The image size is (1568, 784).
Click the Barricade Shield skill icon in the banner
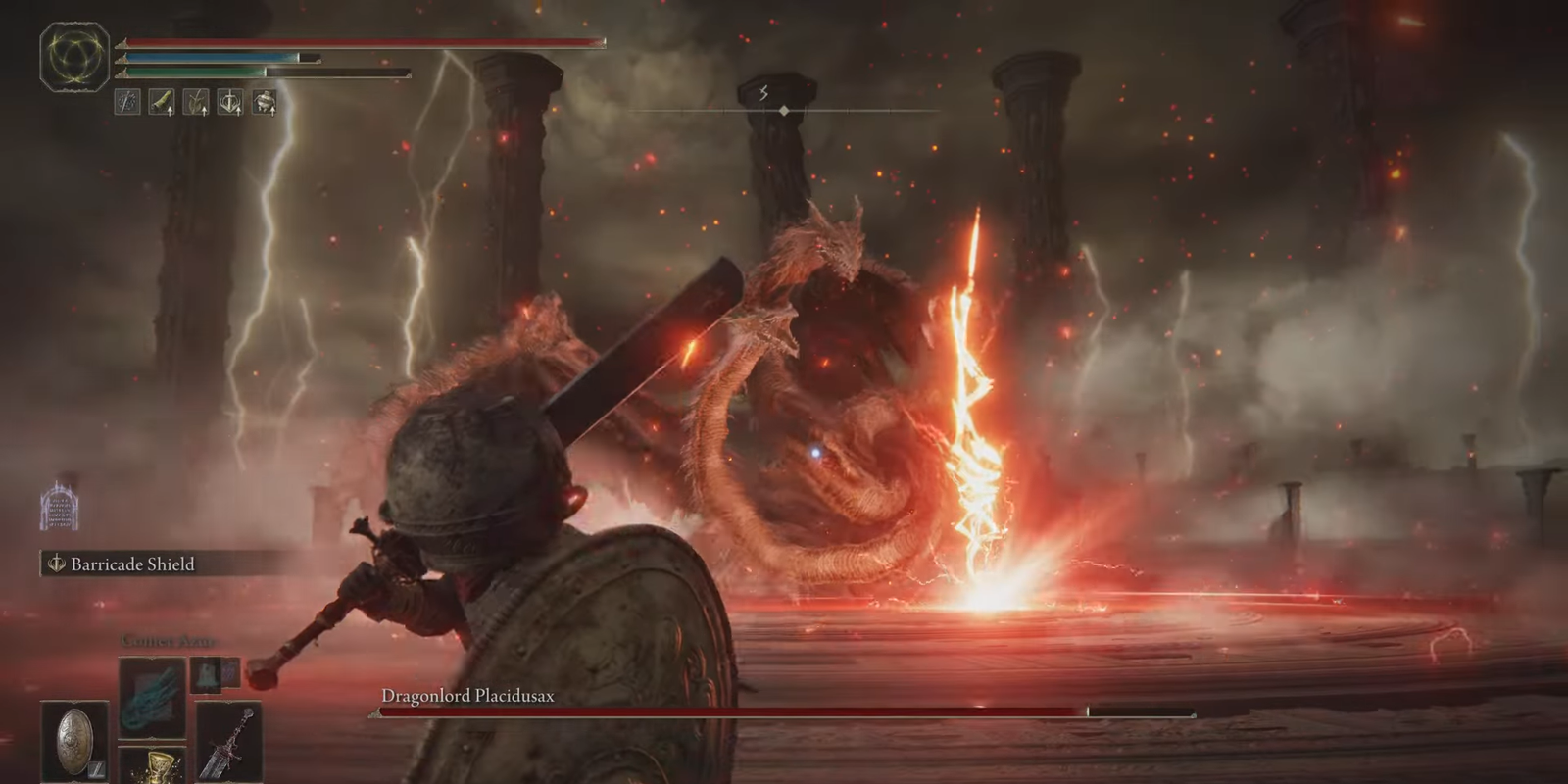pyautogui.click(x=56, y=564)
